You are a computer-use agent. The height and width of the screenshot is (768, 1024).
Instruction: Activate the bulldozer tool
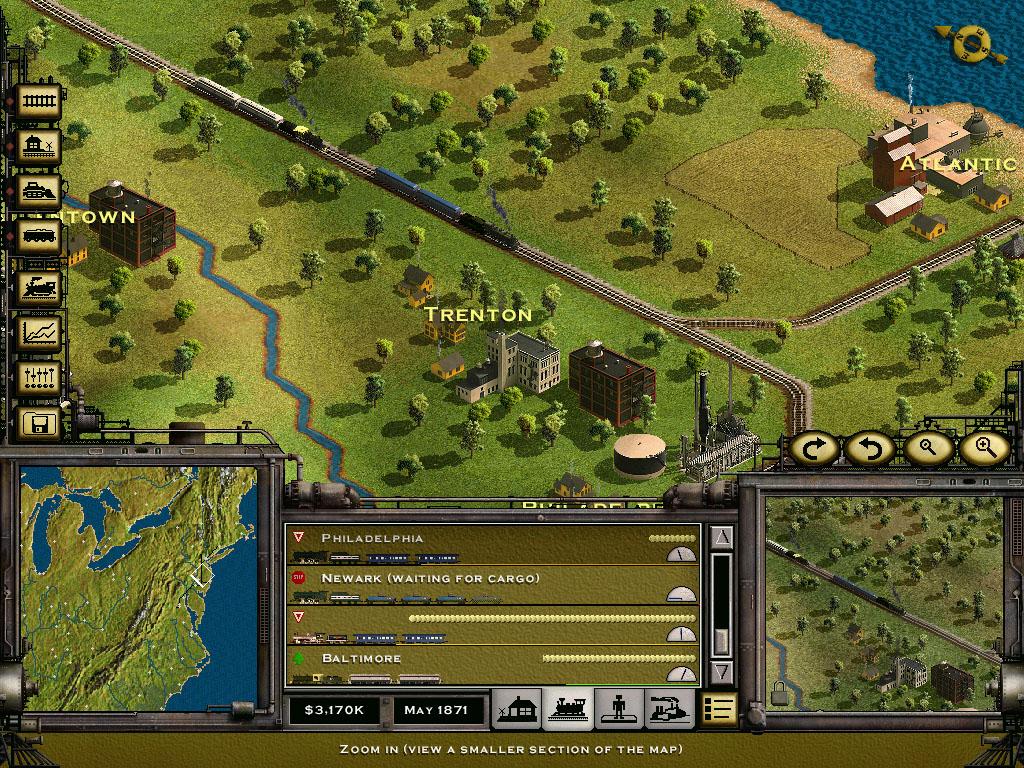40,192
